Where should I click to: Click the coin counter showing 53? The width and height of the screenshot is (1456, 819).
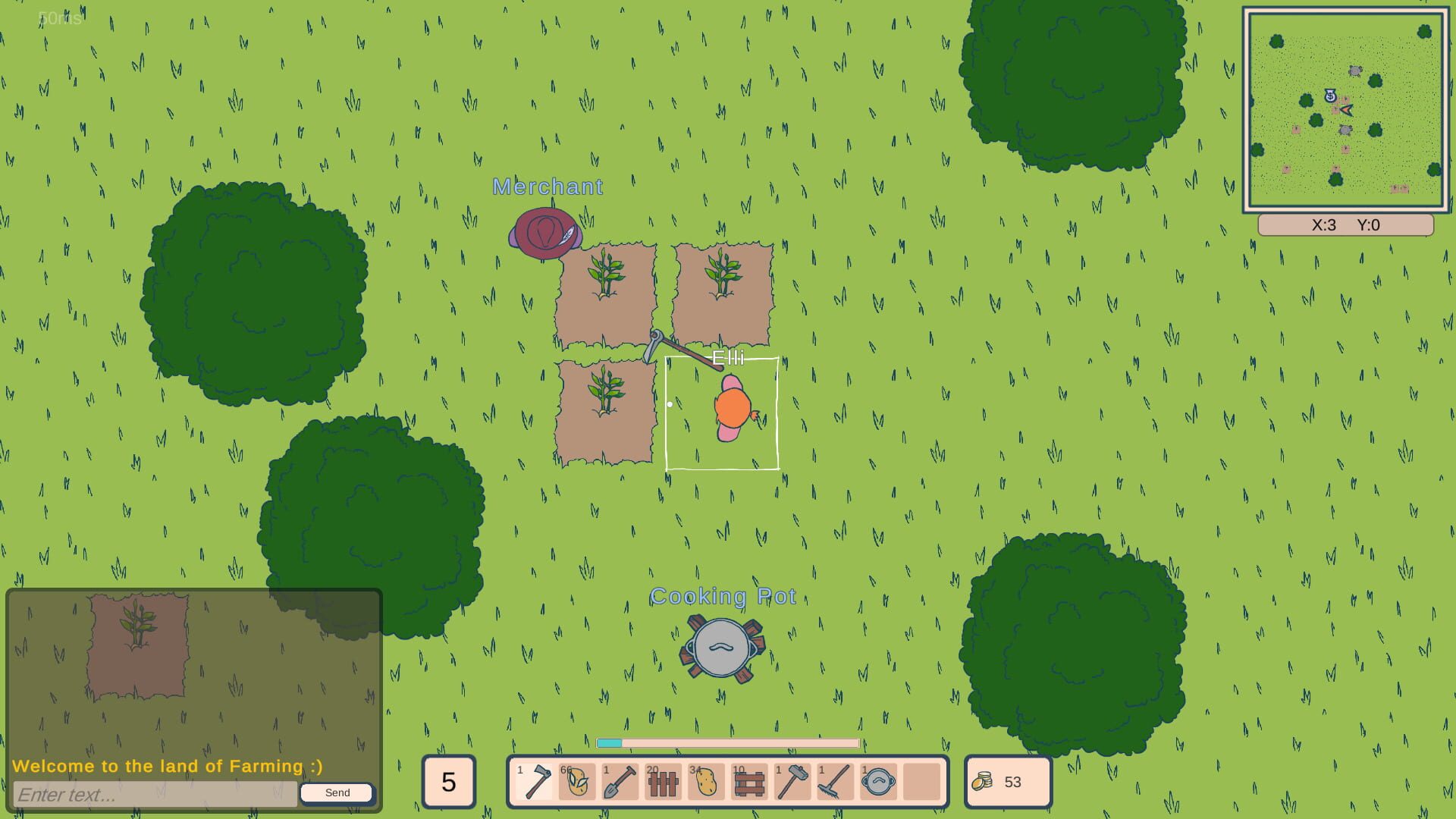click(1006, 782)
